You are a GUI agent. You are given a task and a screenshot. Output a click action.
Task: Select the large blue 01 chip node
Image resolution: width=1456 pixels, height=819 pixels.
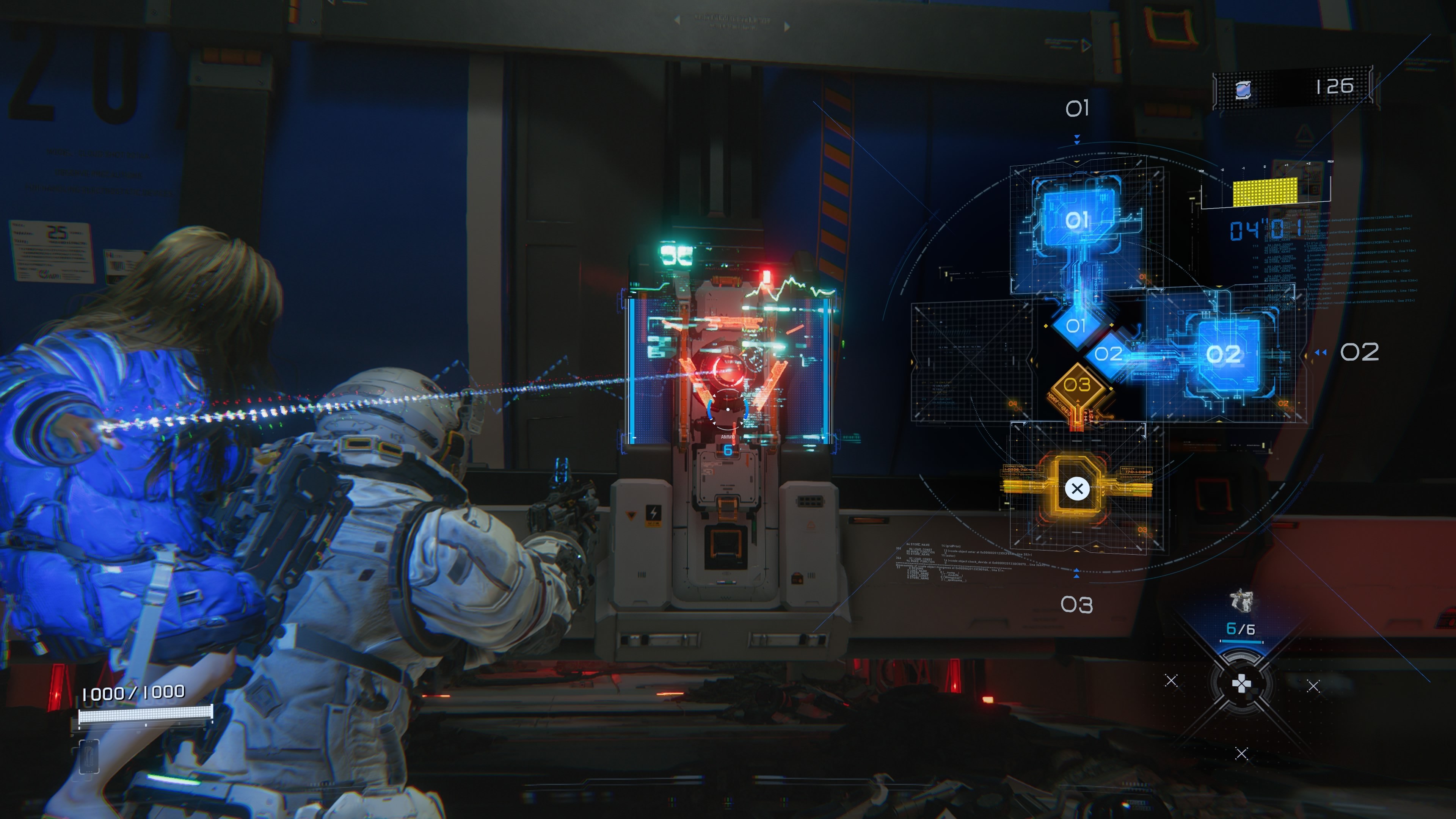tap(1078, 219)
